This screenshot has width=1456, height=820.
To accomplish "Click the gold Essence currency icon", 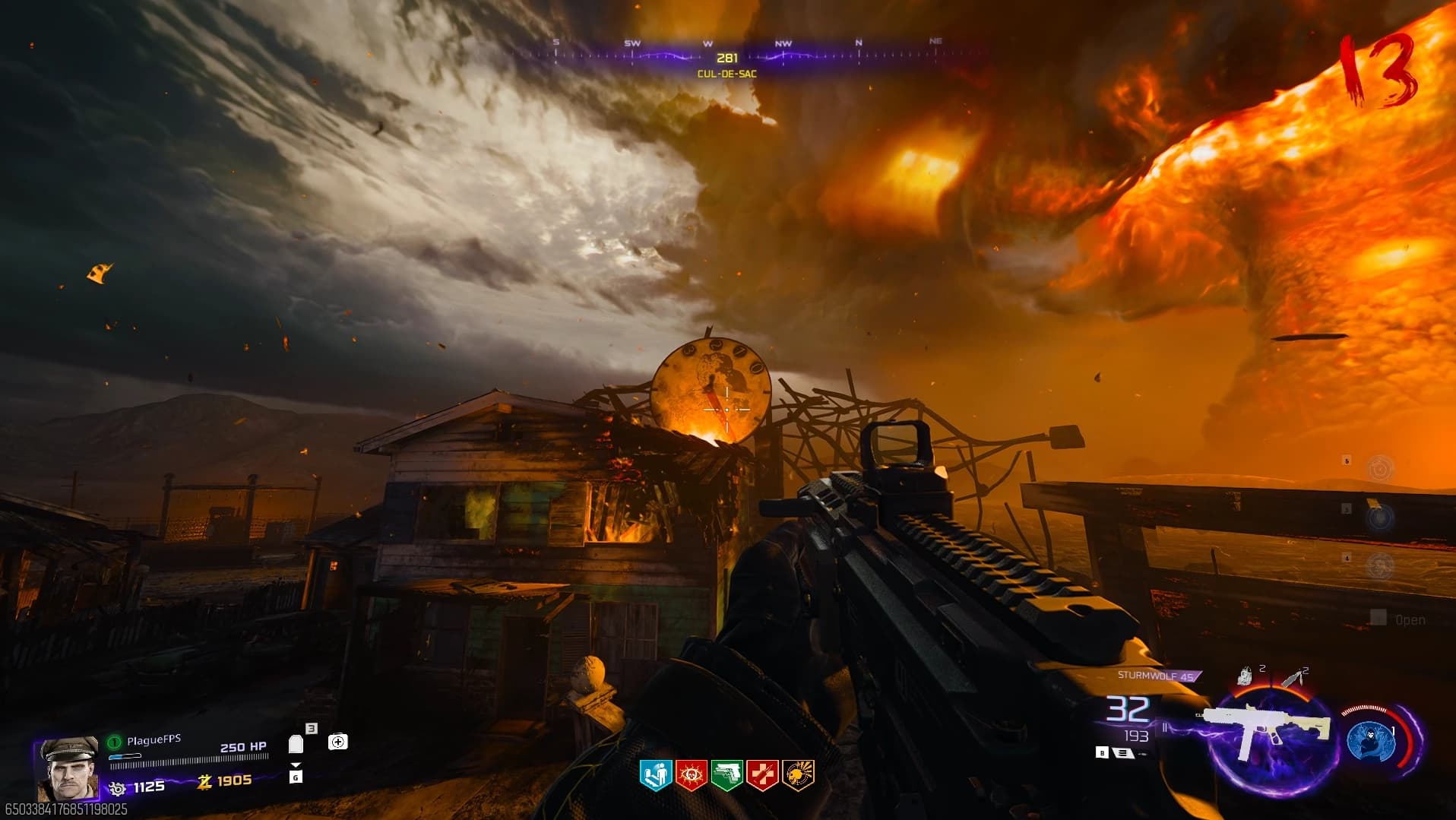I will (204, 781).
